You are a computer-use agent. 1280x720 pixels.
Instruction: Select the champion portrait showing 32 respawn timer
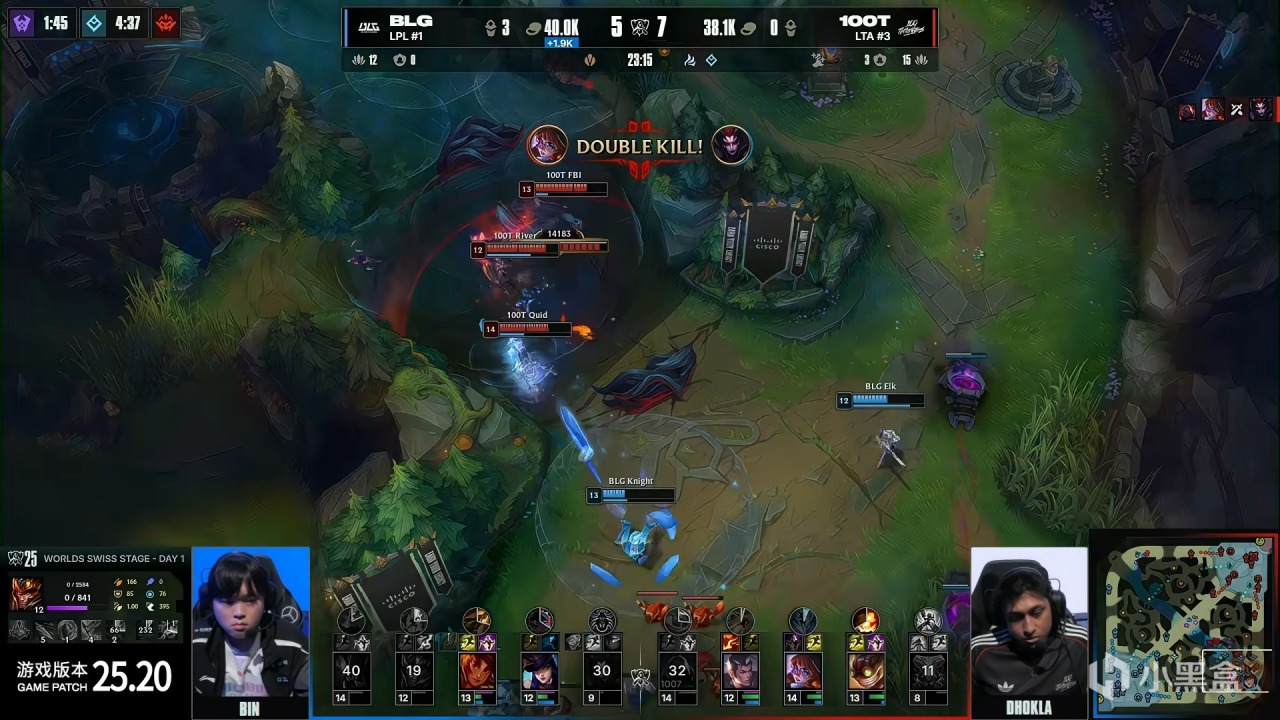pyautogui.click(x=678, y=672)
